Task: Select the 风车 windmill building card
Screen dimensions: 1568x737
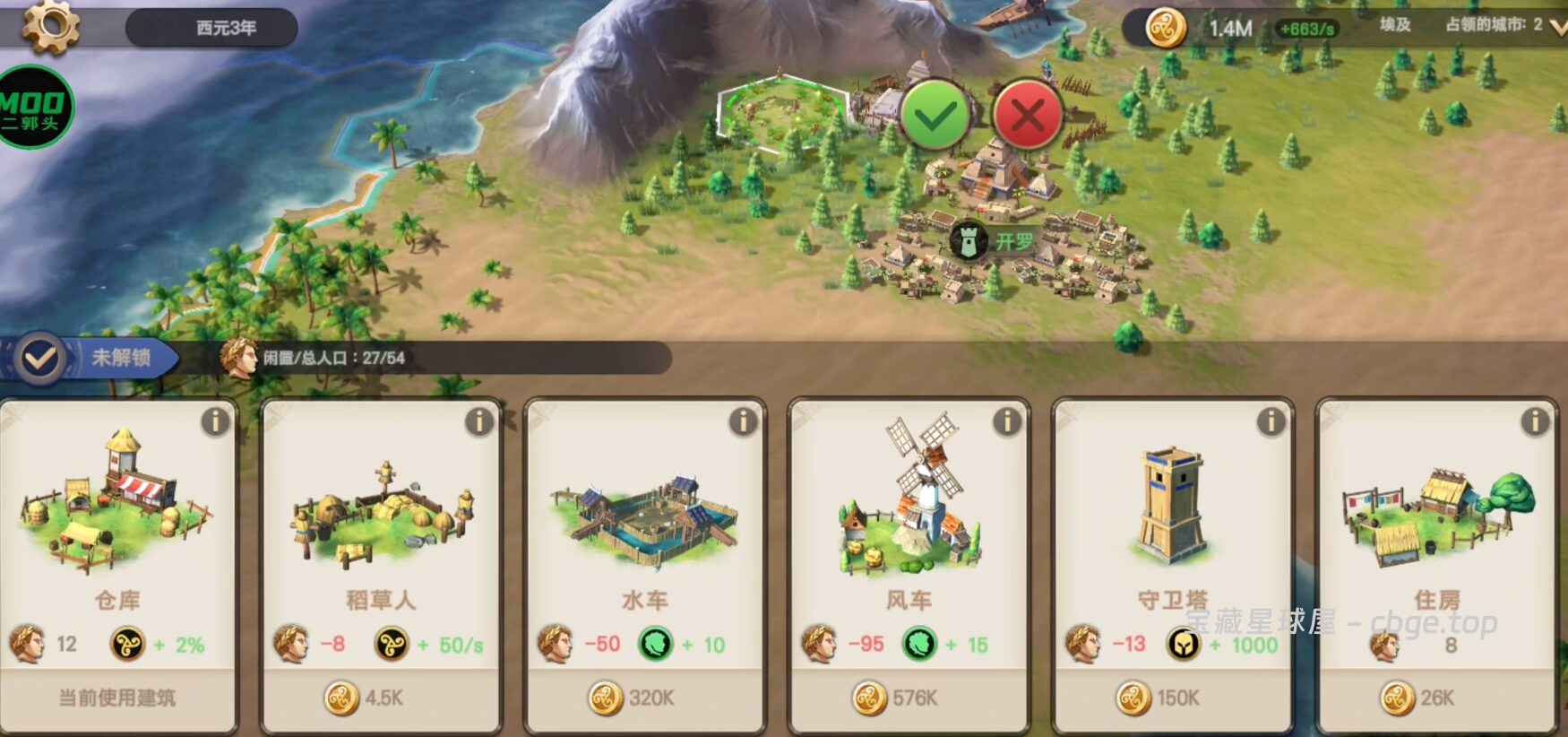Action: pos(909,520)
